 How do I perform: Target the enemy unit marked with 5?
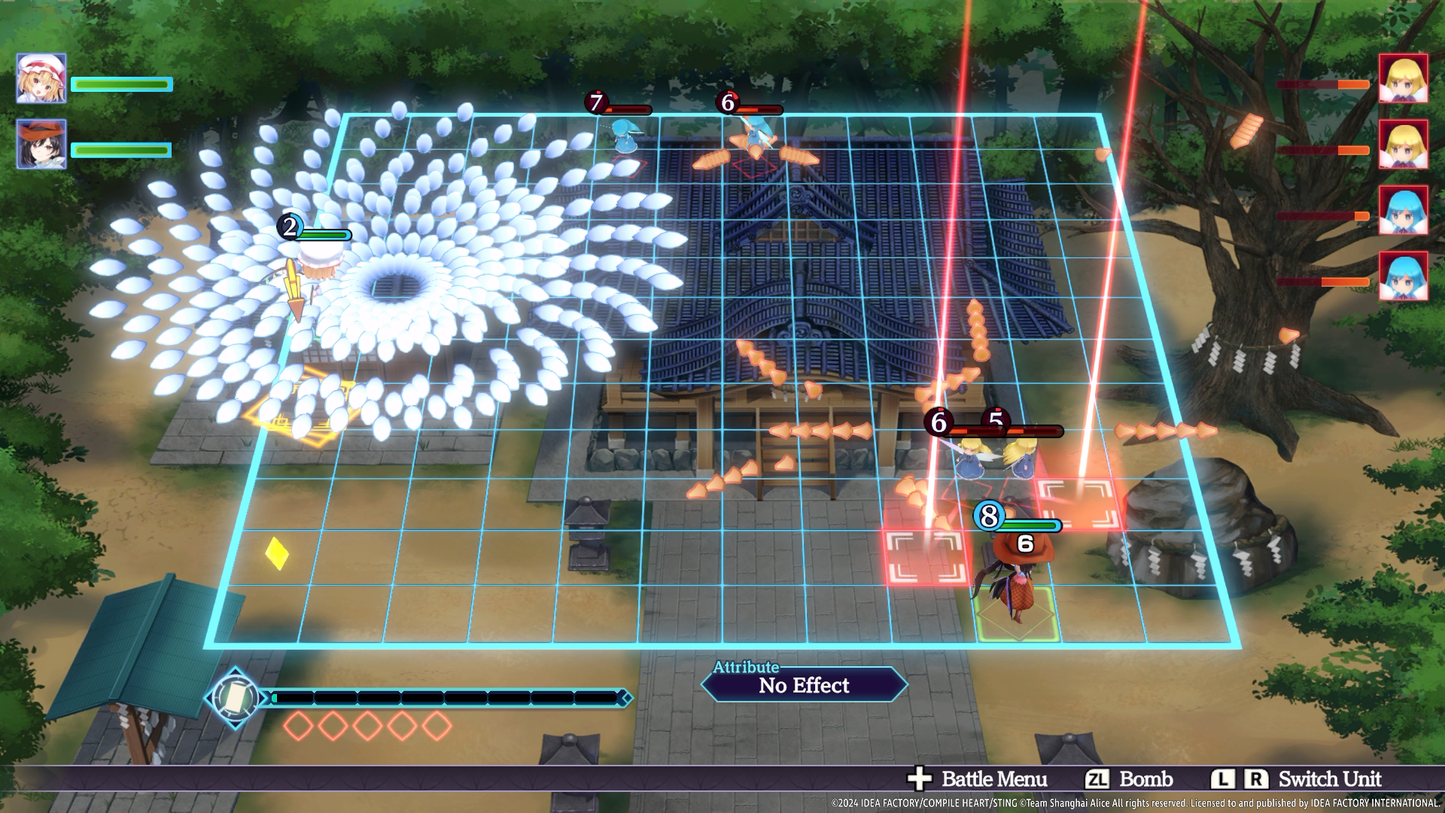[1022, 456]
